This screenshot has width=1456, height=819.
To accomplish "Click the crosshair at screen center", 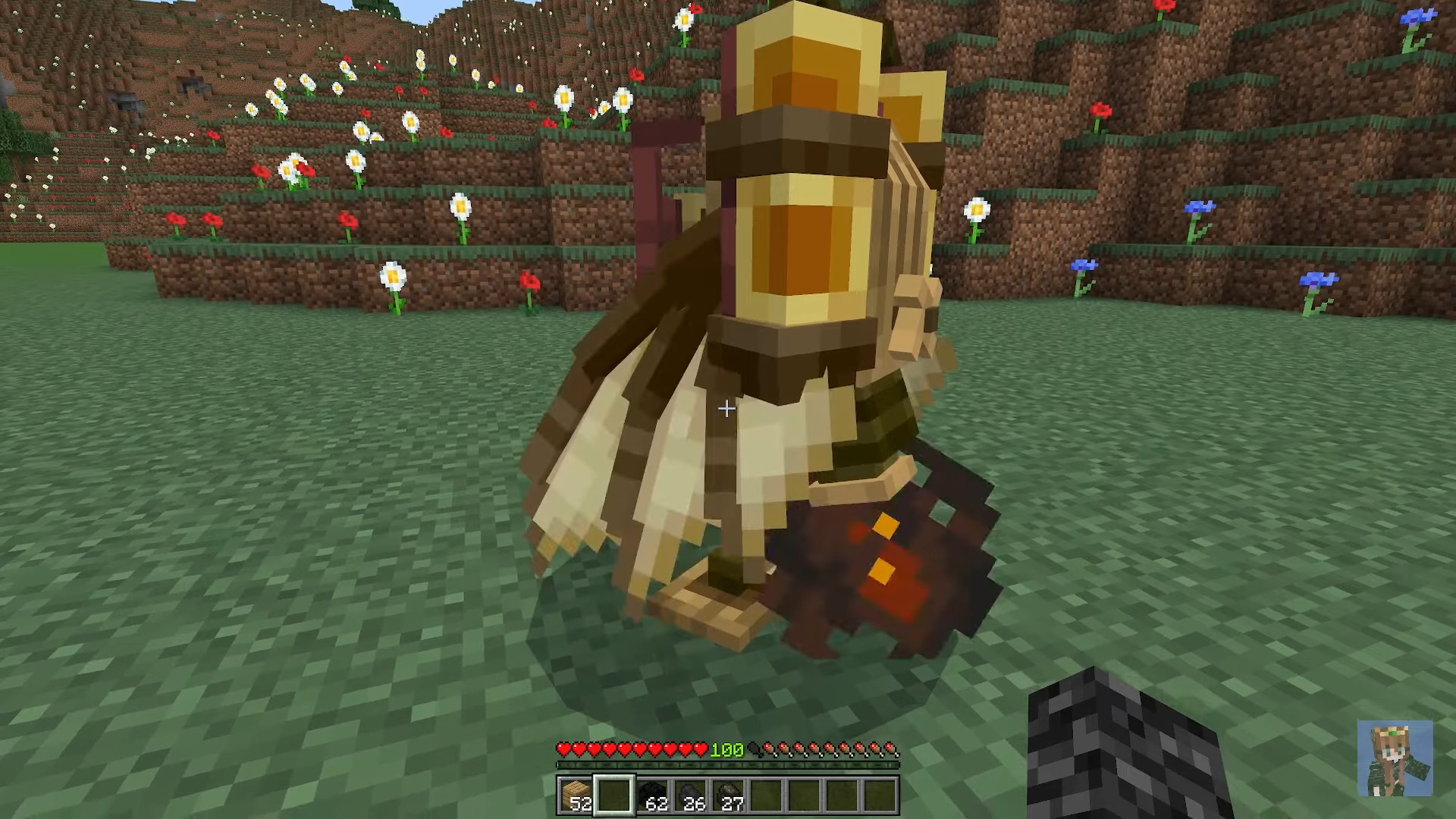I will [726, 409].
